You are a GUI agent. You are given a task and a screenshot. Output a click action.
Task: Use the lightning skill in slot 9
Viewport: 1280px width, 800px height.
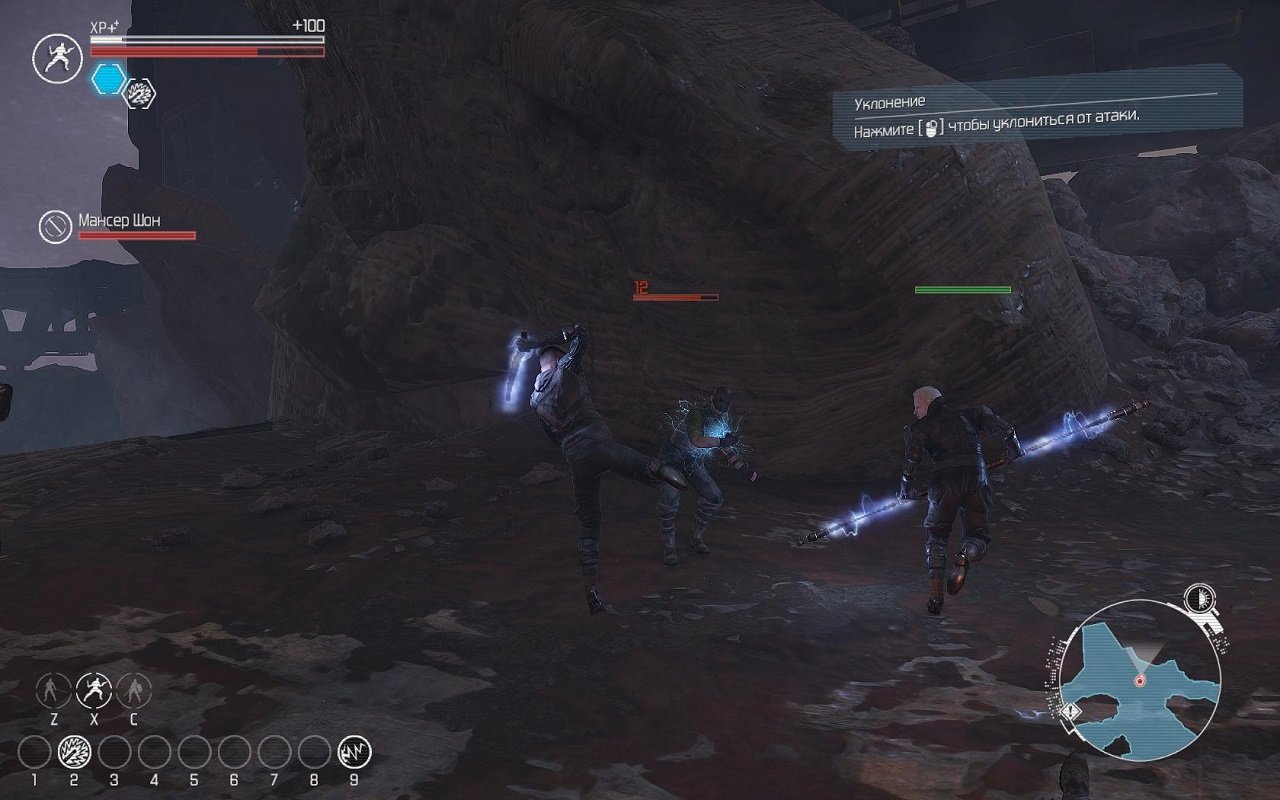(354, 751)
